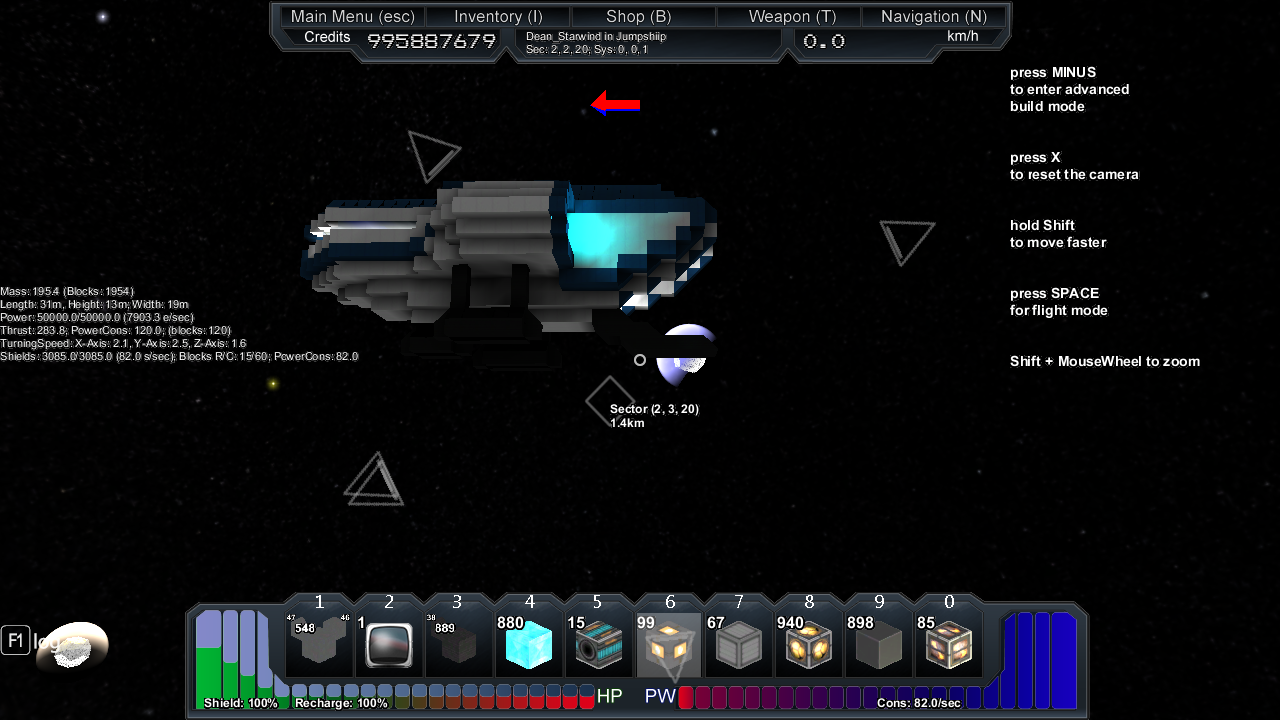Select the grey metal crate block in slot 7
This screenshot has height=720, width=1280.
[x=739, y=645]
